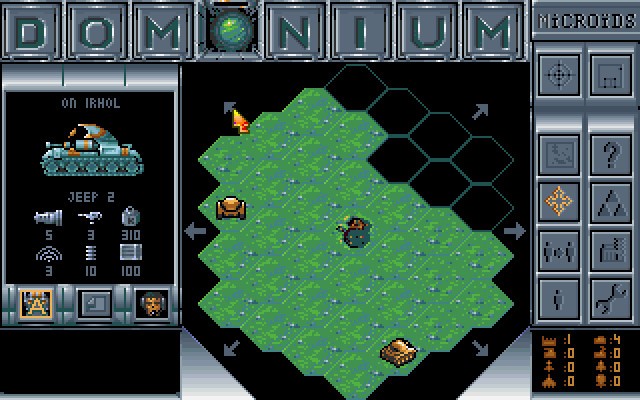Click the grey window panel icon
Screen dimensions: 640x400
pyautogui.click(x=95, y=303)
